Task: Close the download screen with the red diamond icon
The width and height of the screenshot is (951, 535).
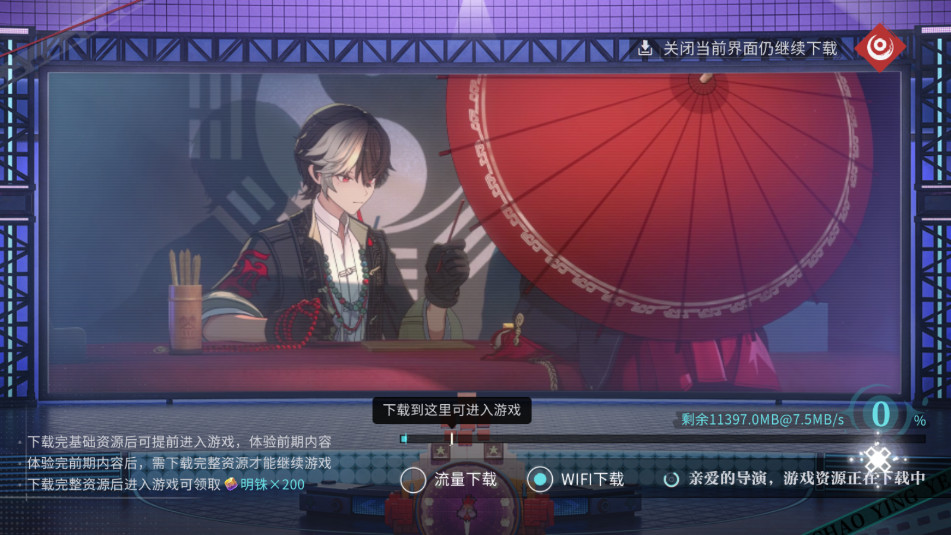Action: (880, 47)
